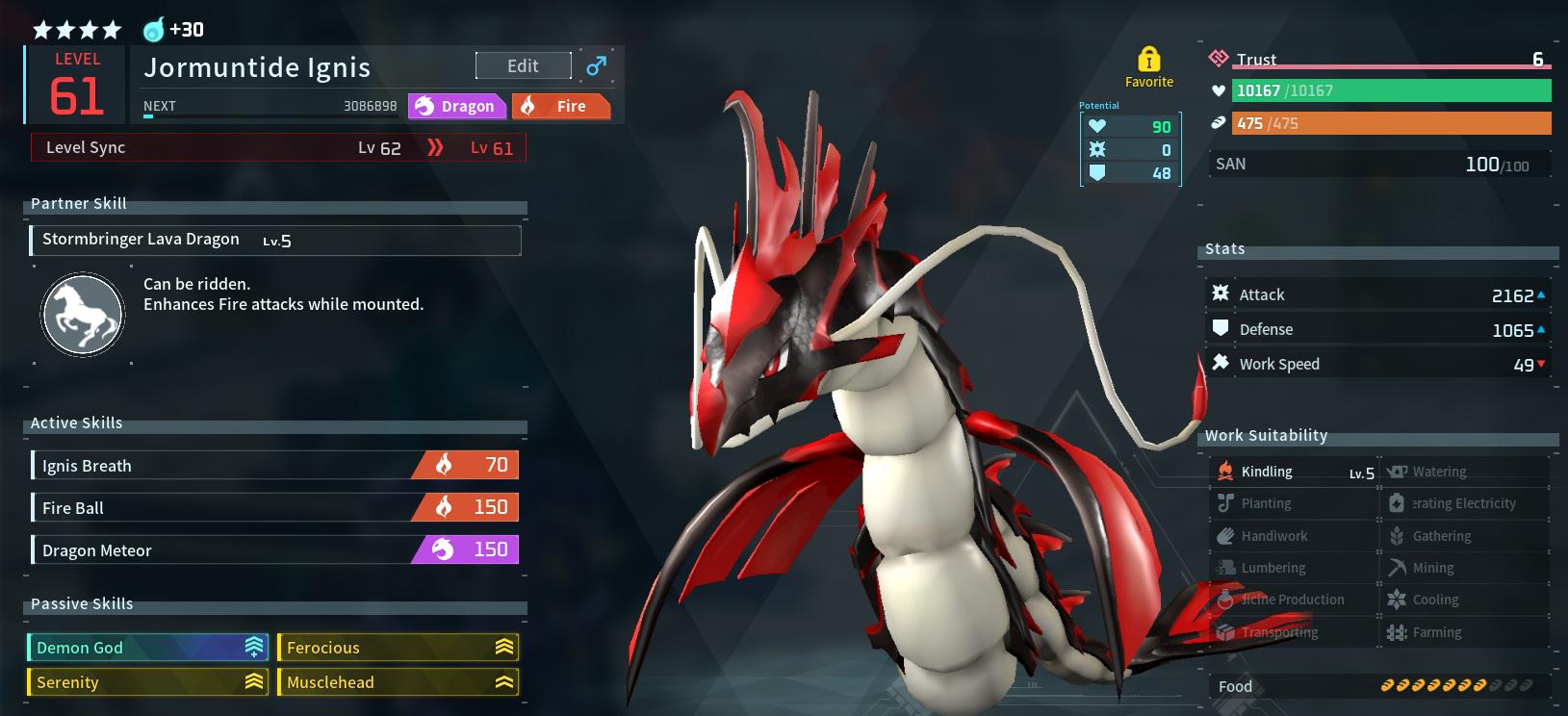
Task: Click the Fire element type tag
Action: pyautogui.click(x=560, y=106)
